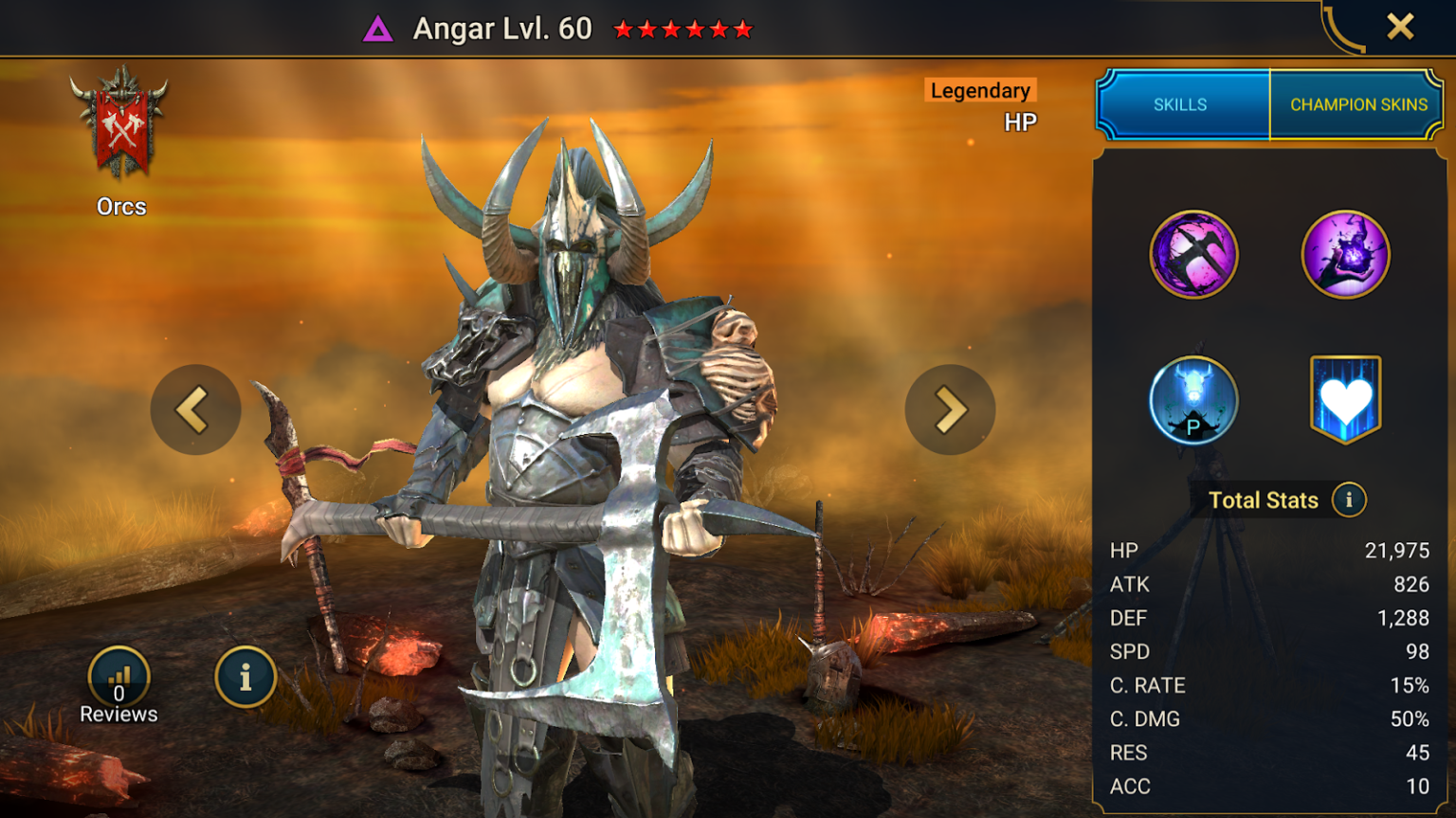The image size is (1456, 818).
Task: Click the Legendary rarity badge
Action: (978, 91)
